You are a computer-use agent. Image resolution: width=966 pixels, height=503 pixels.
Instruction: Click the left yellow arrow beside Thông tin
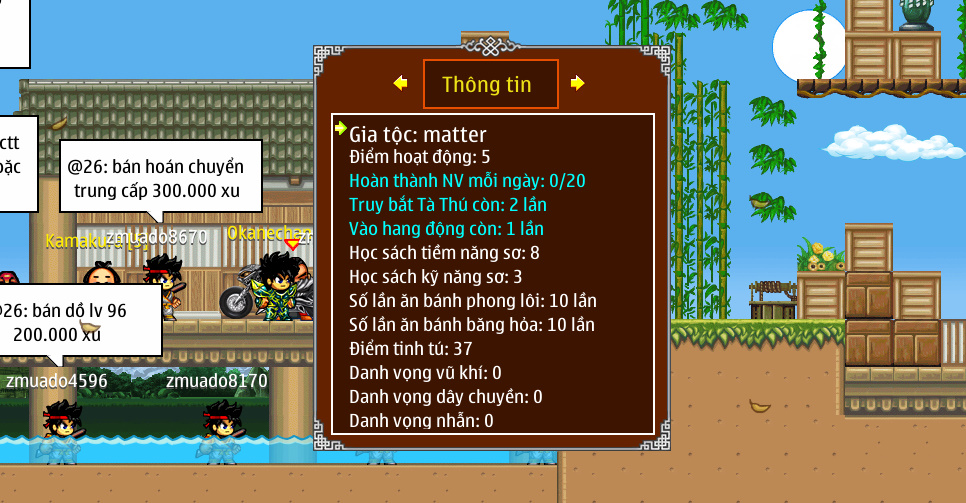point(400,83)
